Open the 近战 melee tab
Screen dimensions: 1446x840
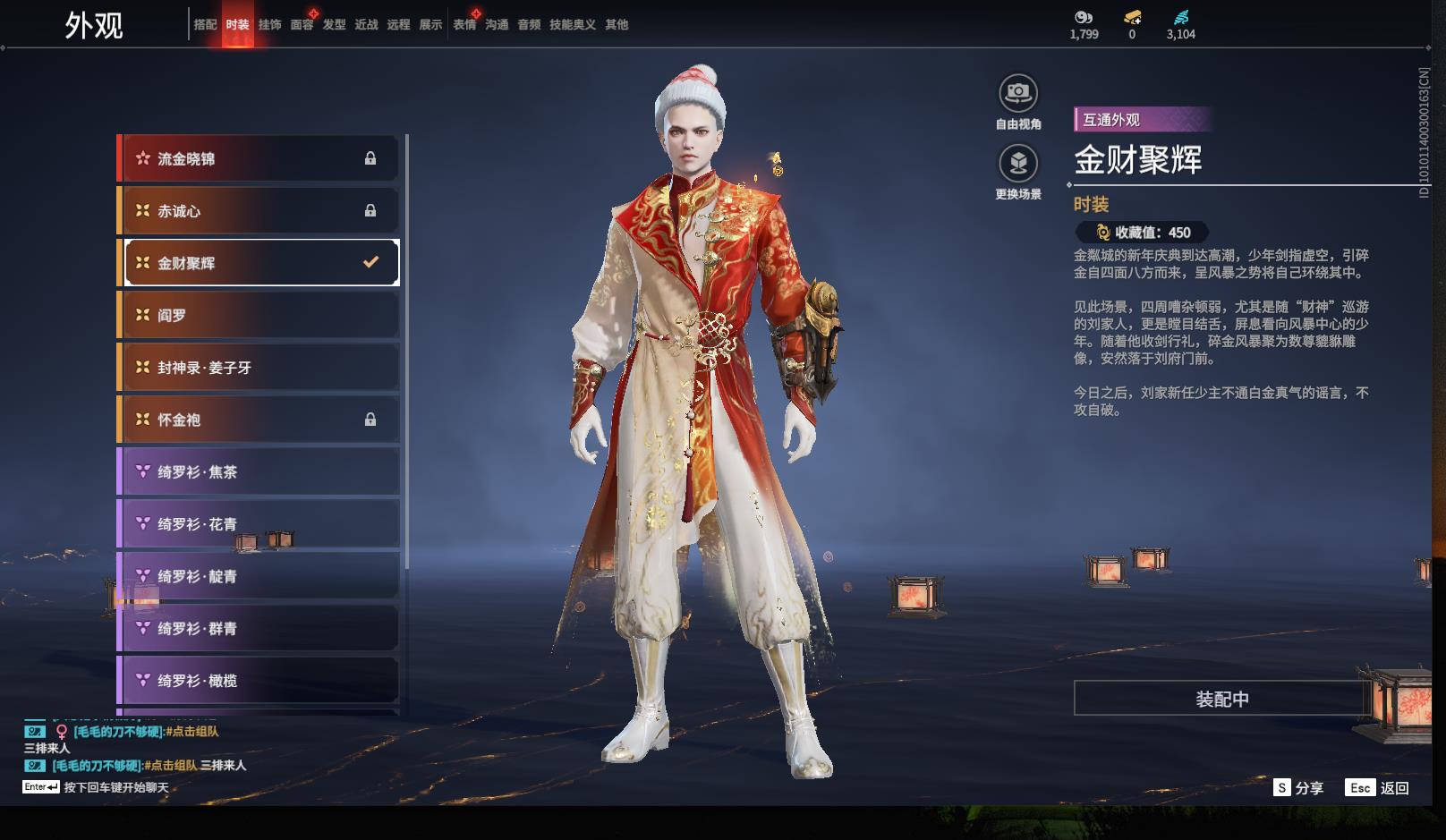coord(366,25)
